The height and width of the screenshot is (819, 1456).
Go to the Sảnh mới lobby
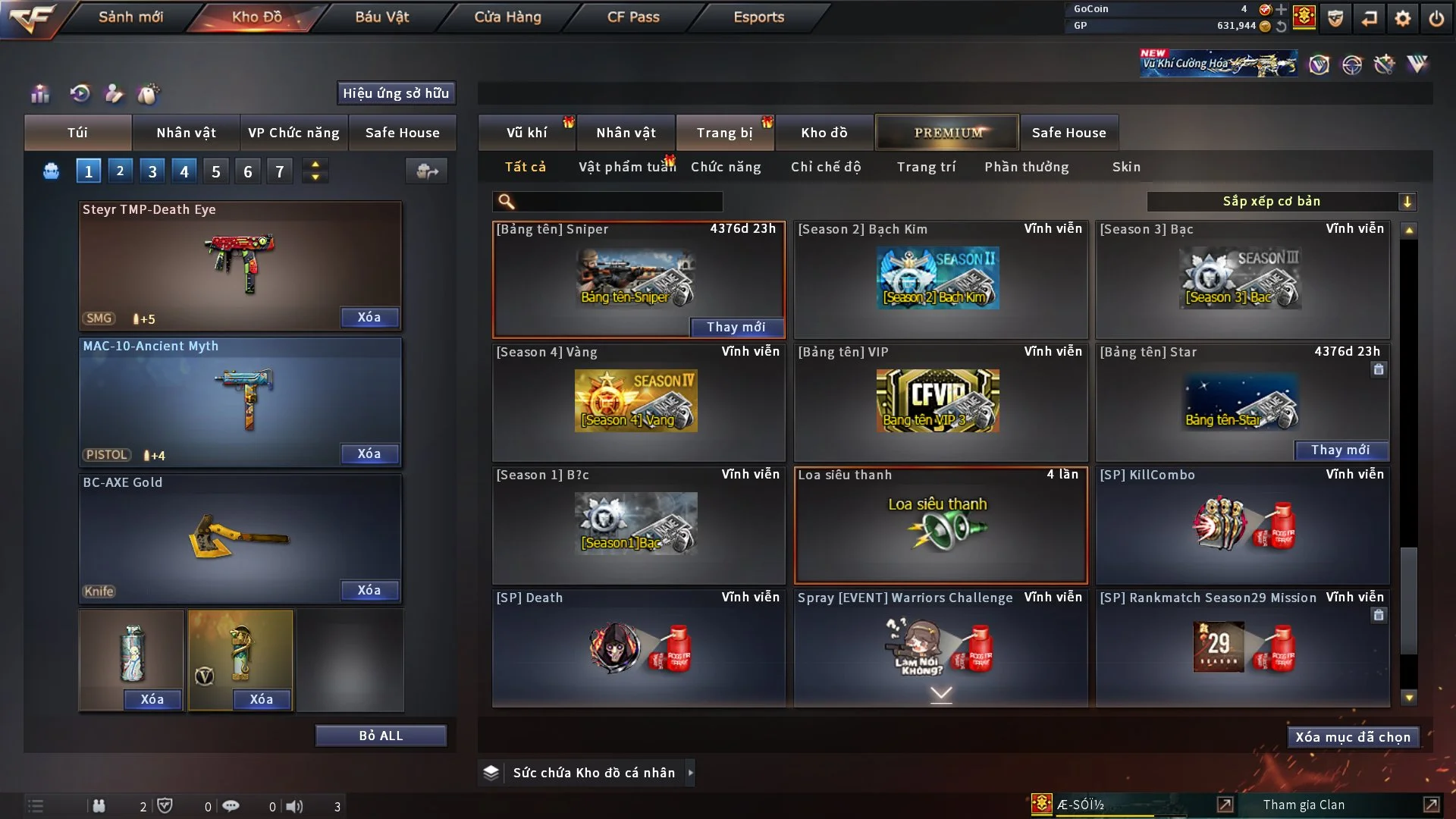click(x=130, y=17)
